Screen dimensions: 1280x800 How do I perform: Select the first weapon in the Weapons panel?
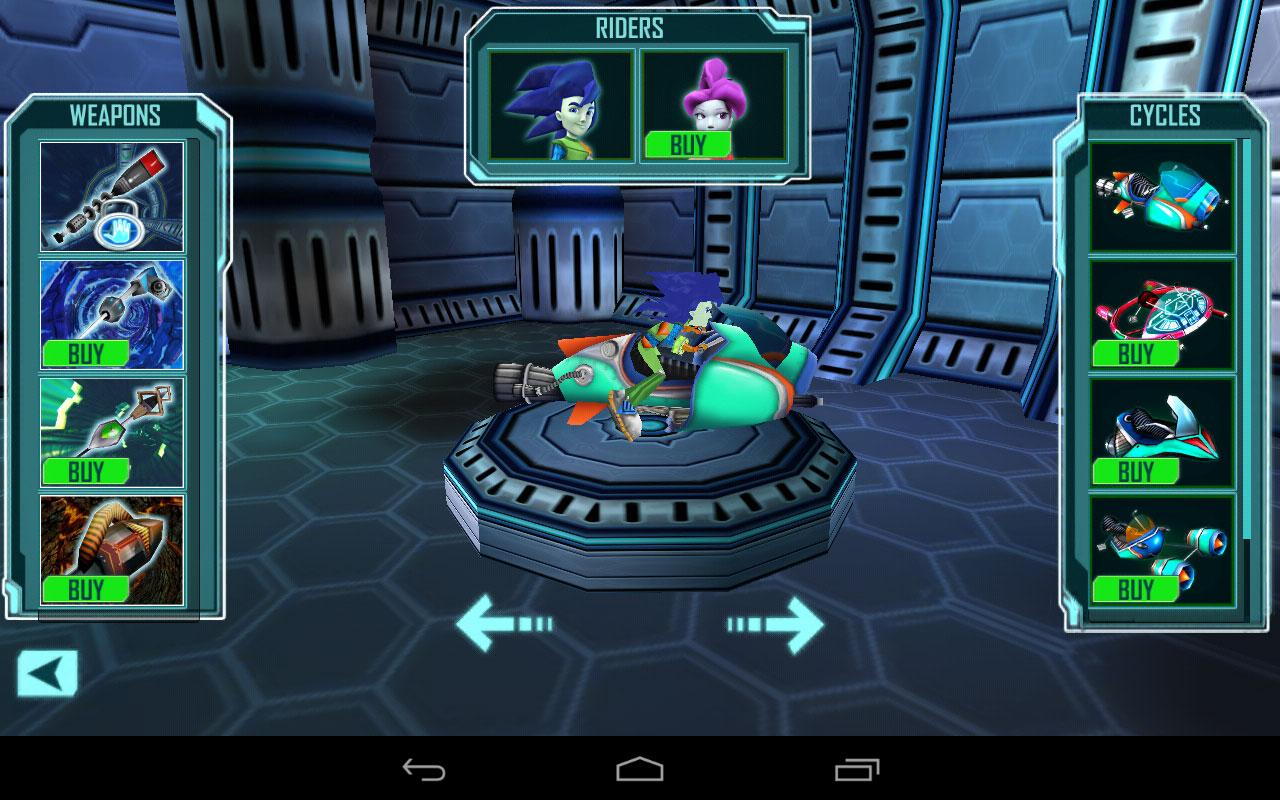112,195
